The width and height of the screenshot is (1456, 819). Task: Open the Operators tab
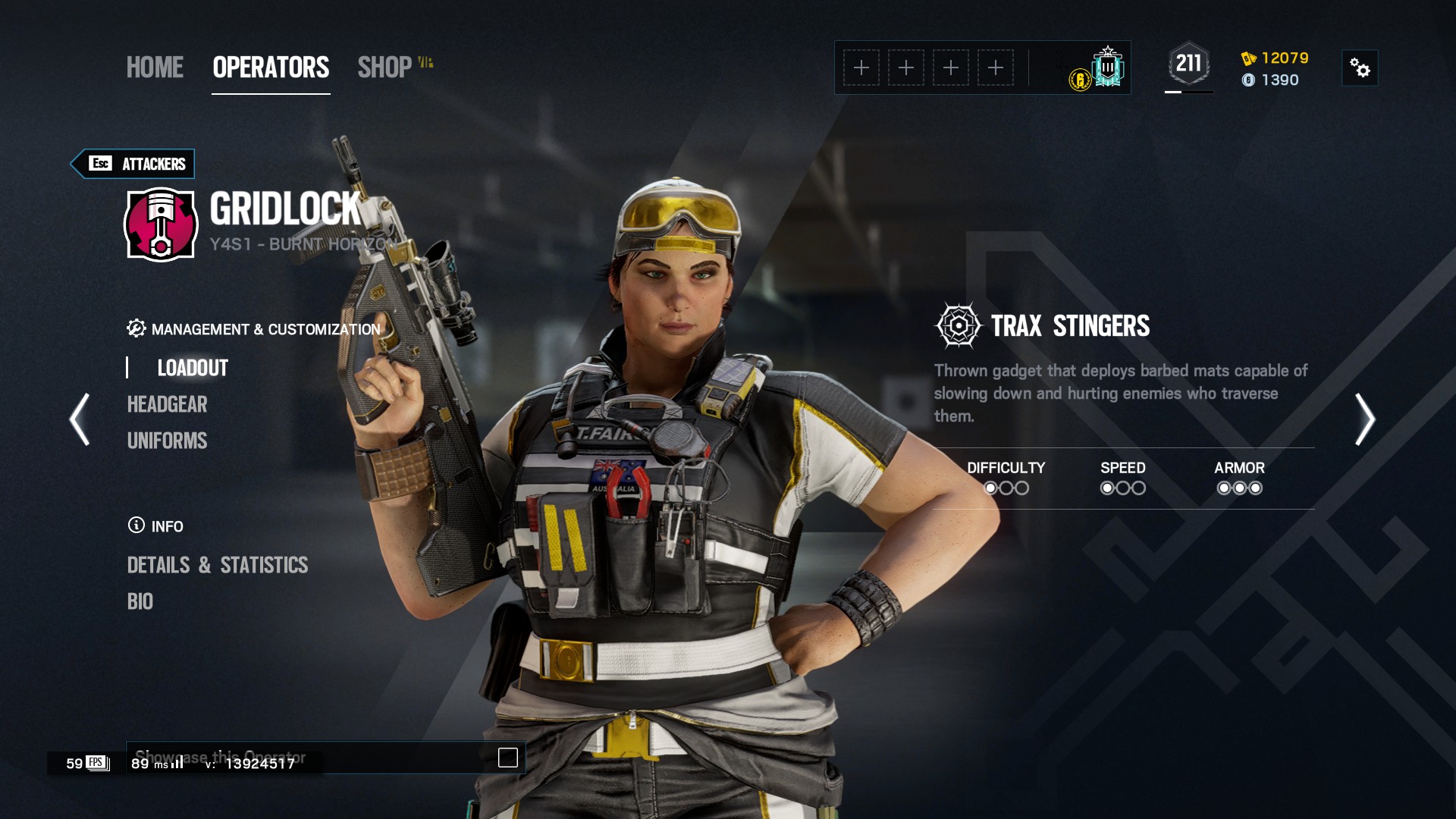tap(271, 67)
